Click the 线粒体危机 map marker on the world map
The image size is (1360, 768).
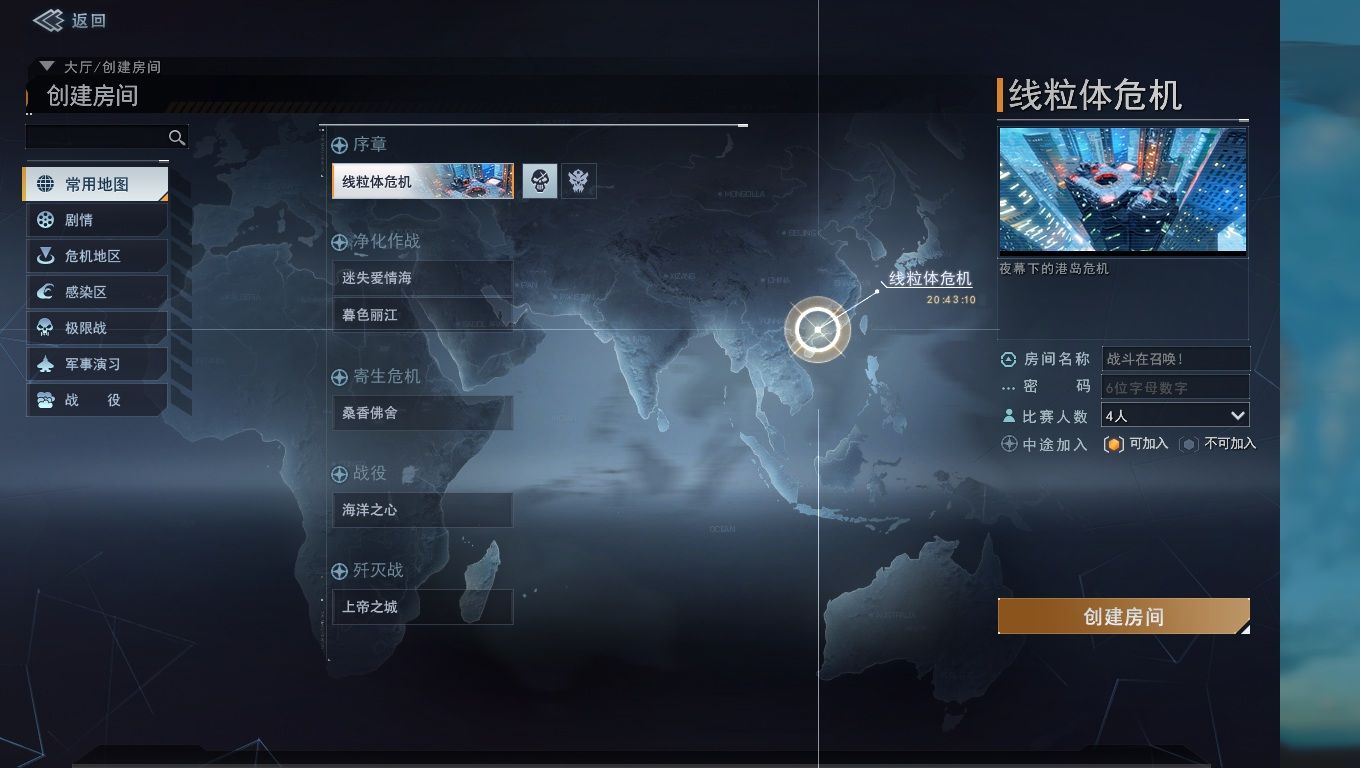coord(817,329)
